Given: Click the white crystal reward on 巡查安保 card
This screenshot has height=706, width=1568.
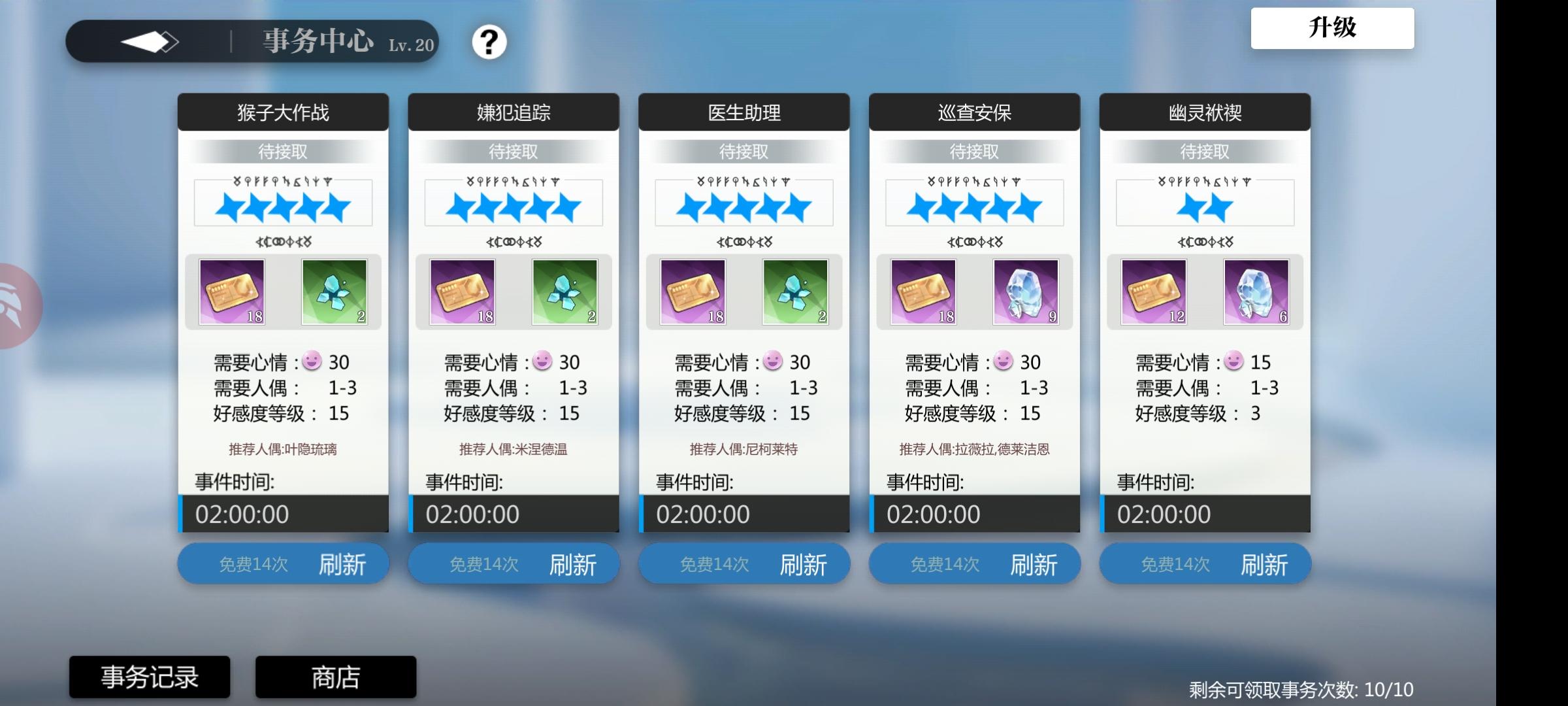Looking at the screenshot, I should click(1026, 292).
